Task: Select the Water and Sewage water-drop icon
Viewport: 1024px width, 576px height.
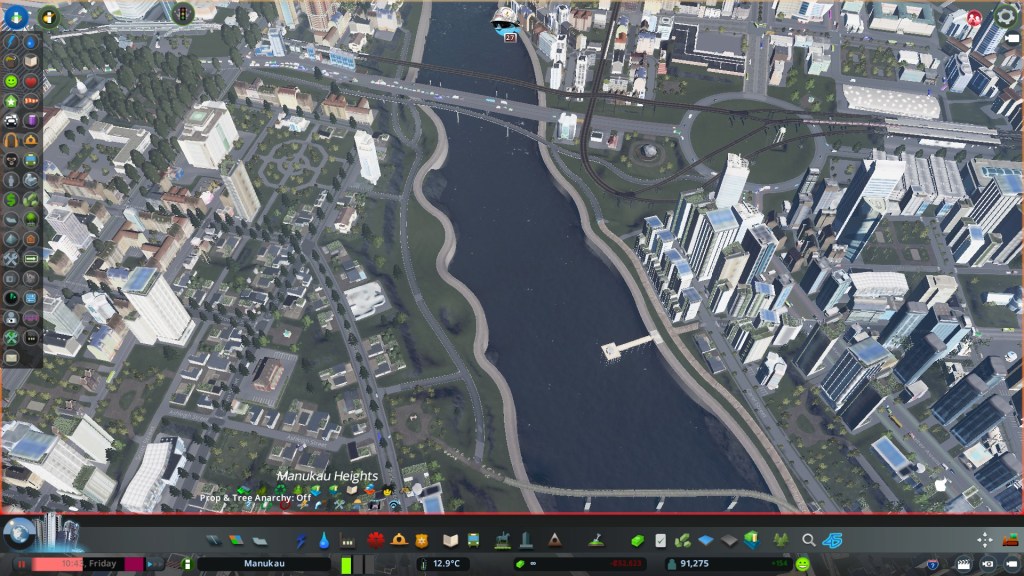Action: [x=325, y=540]
